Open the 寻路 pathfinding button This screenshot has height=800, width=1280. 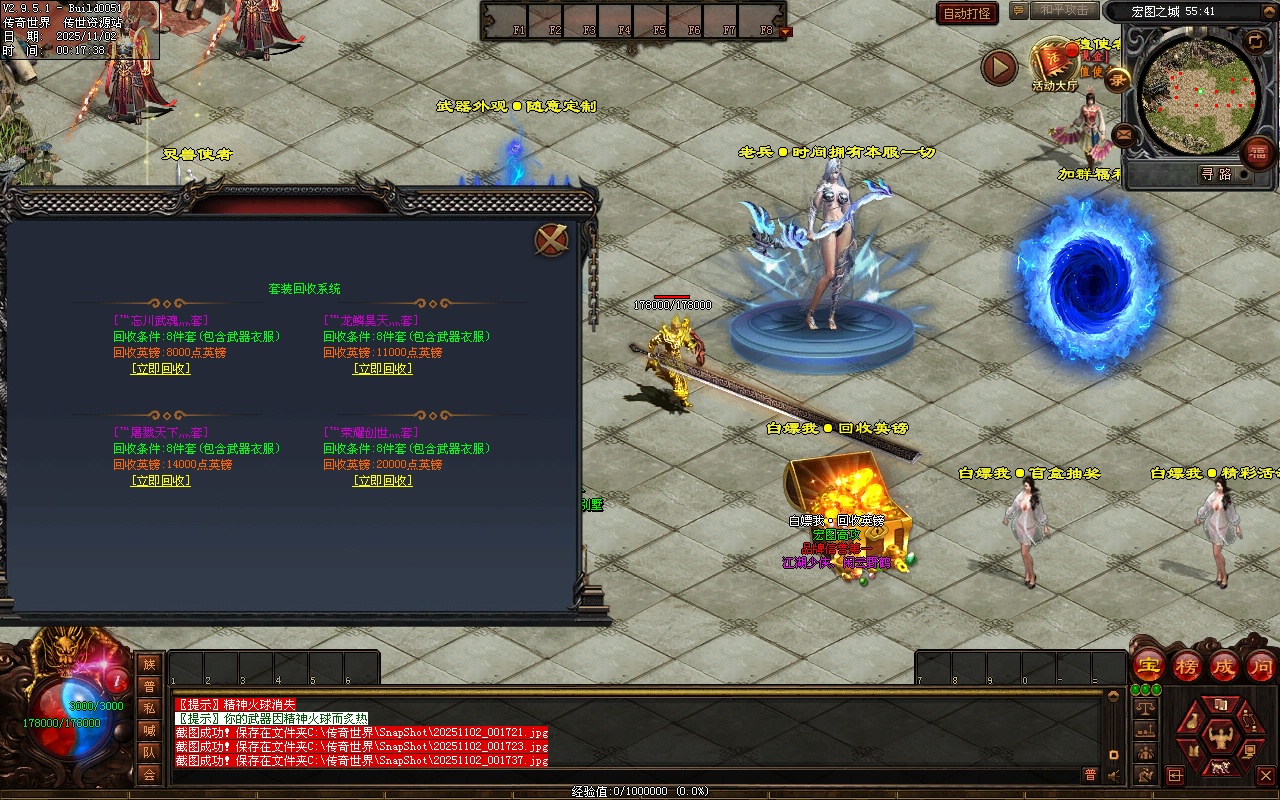[1217, 174]
